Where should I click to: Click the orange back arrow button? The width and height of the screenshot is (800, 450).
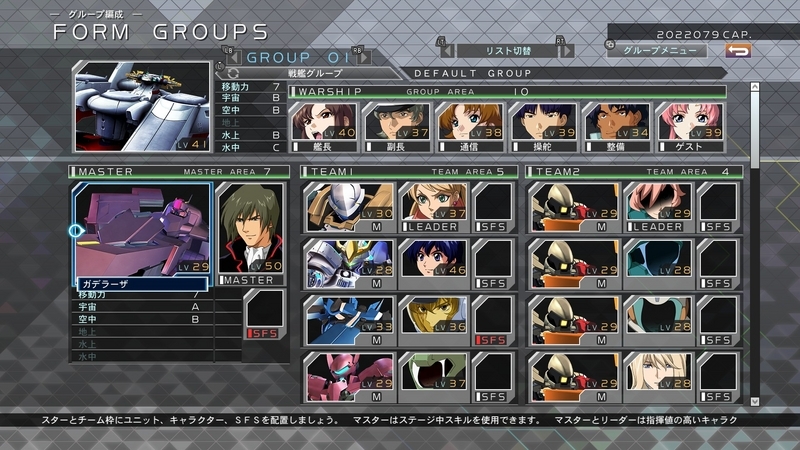pos(738,49)
